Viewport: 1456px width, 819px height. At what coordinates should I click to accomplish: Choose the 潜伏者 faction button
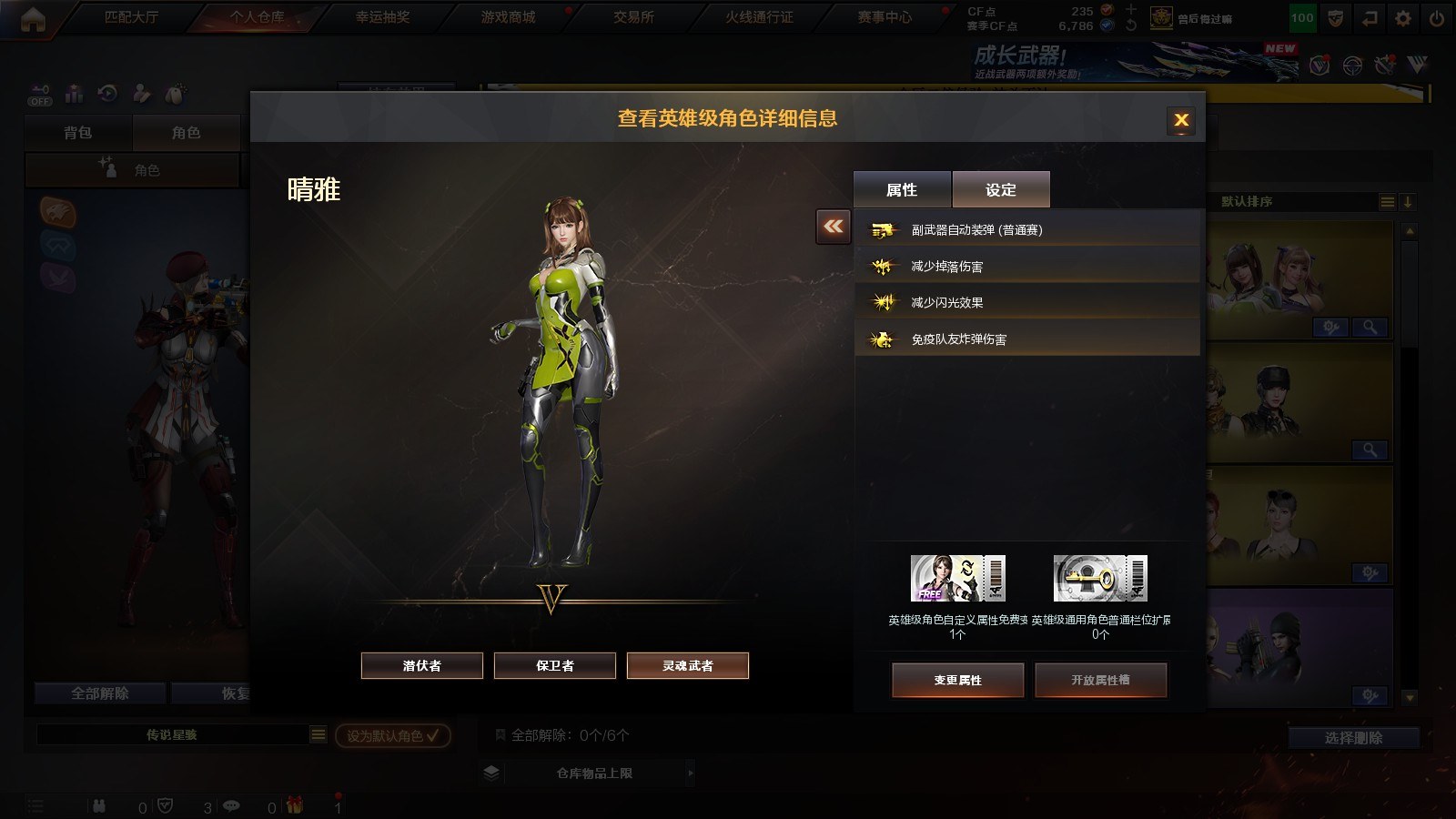[x=422, y=666]
